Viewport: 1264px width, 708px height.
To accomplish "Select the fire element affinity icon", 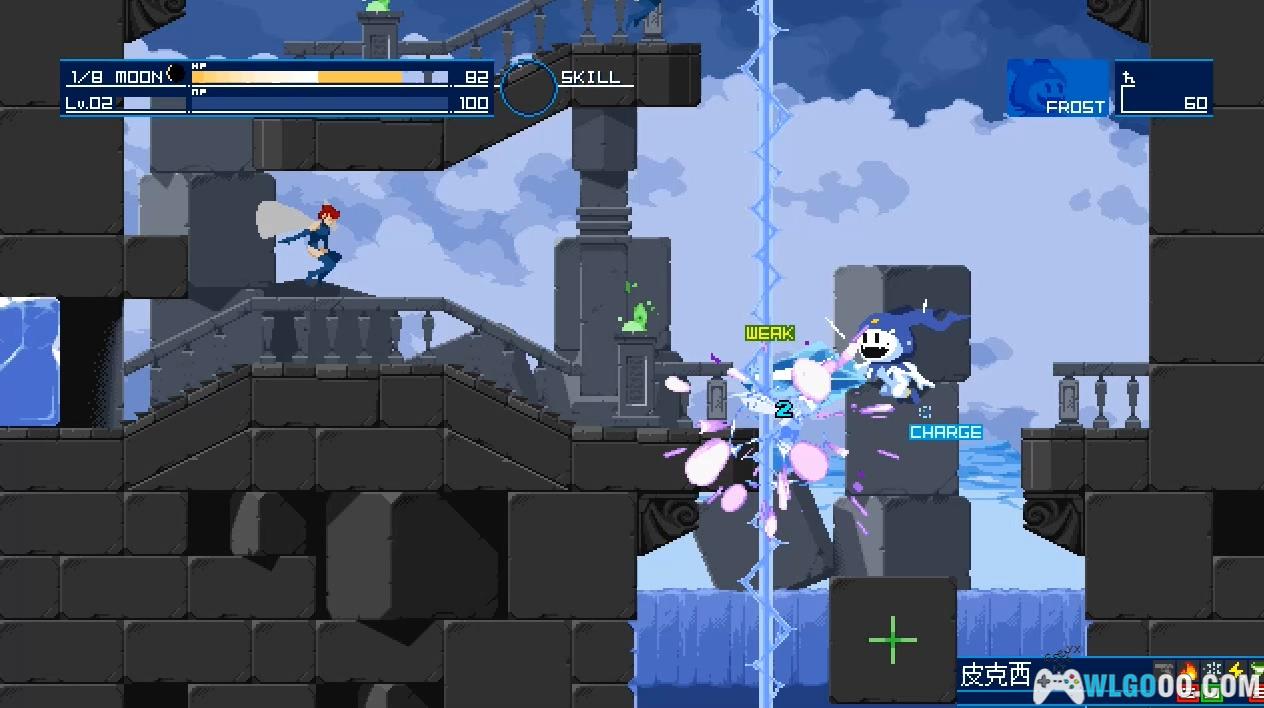I will click(1190, 672).
